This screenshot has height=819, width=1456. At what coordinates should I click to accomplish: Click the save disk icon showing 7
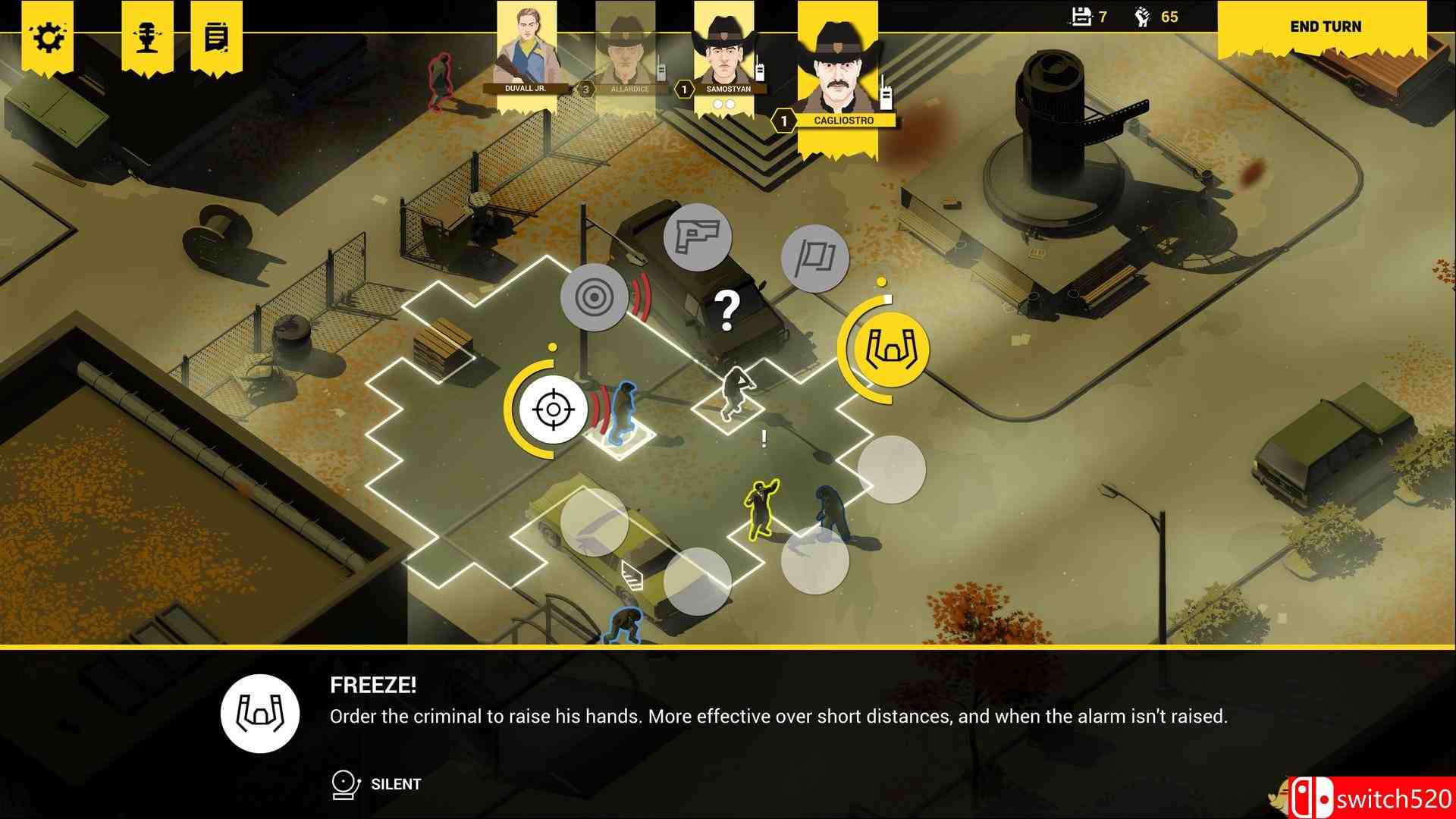click(x=1080, y=15)
